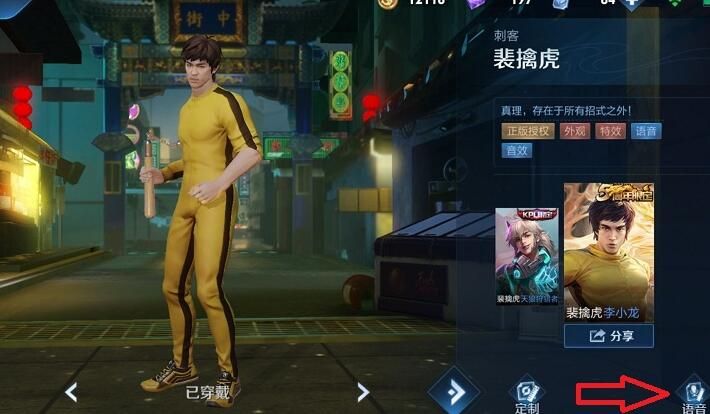Show the previous skin with the left arrow
Screen dimensions: 710x414
pyautogui.click(x=71, y=392)
